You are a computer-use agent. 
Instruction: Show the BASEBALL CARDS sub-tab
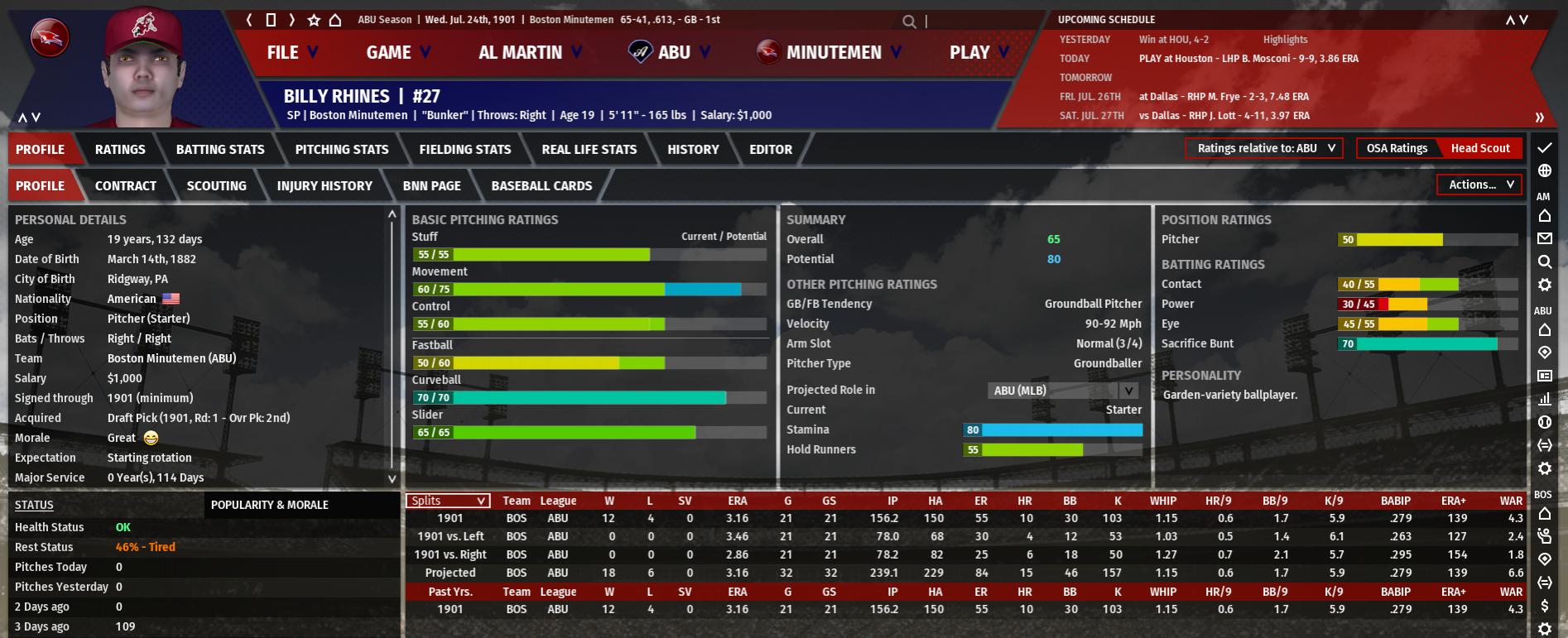click(541, 186)
